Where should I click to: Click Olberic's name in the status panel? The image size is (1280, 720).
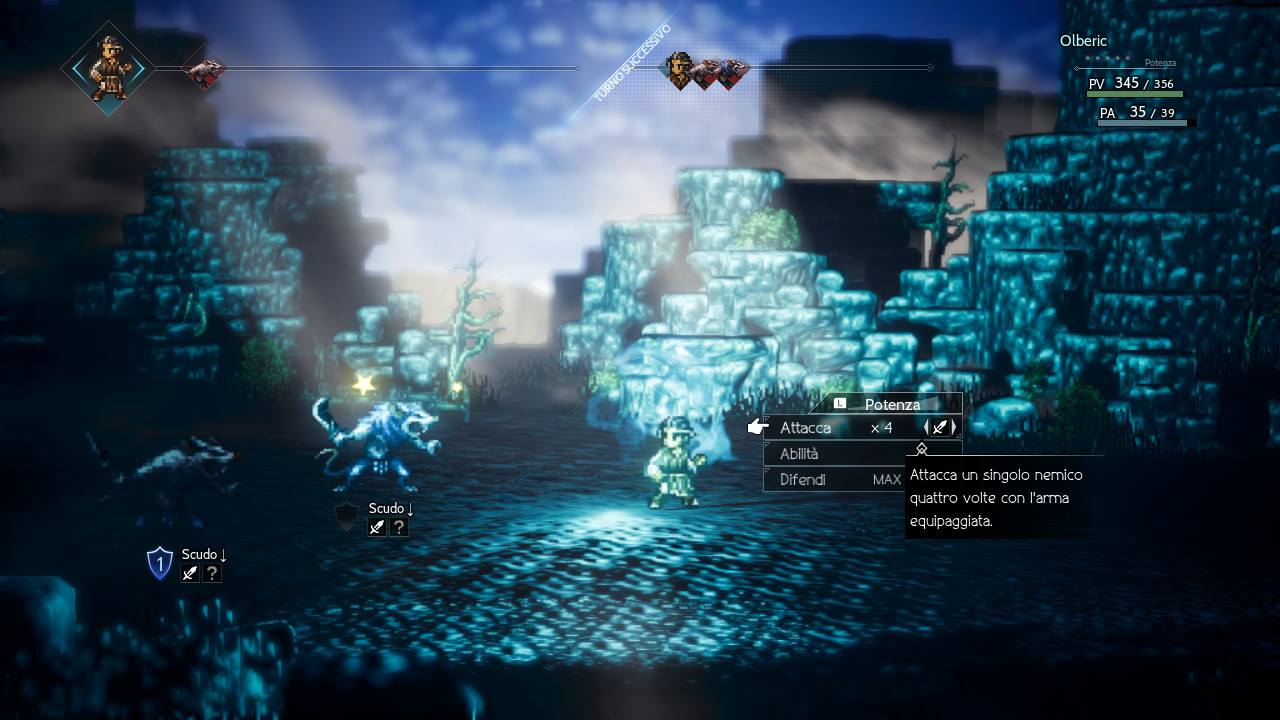tap(1083, 41)
